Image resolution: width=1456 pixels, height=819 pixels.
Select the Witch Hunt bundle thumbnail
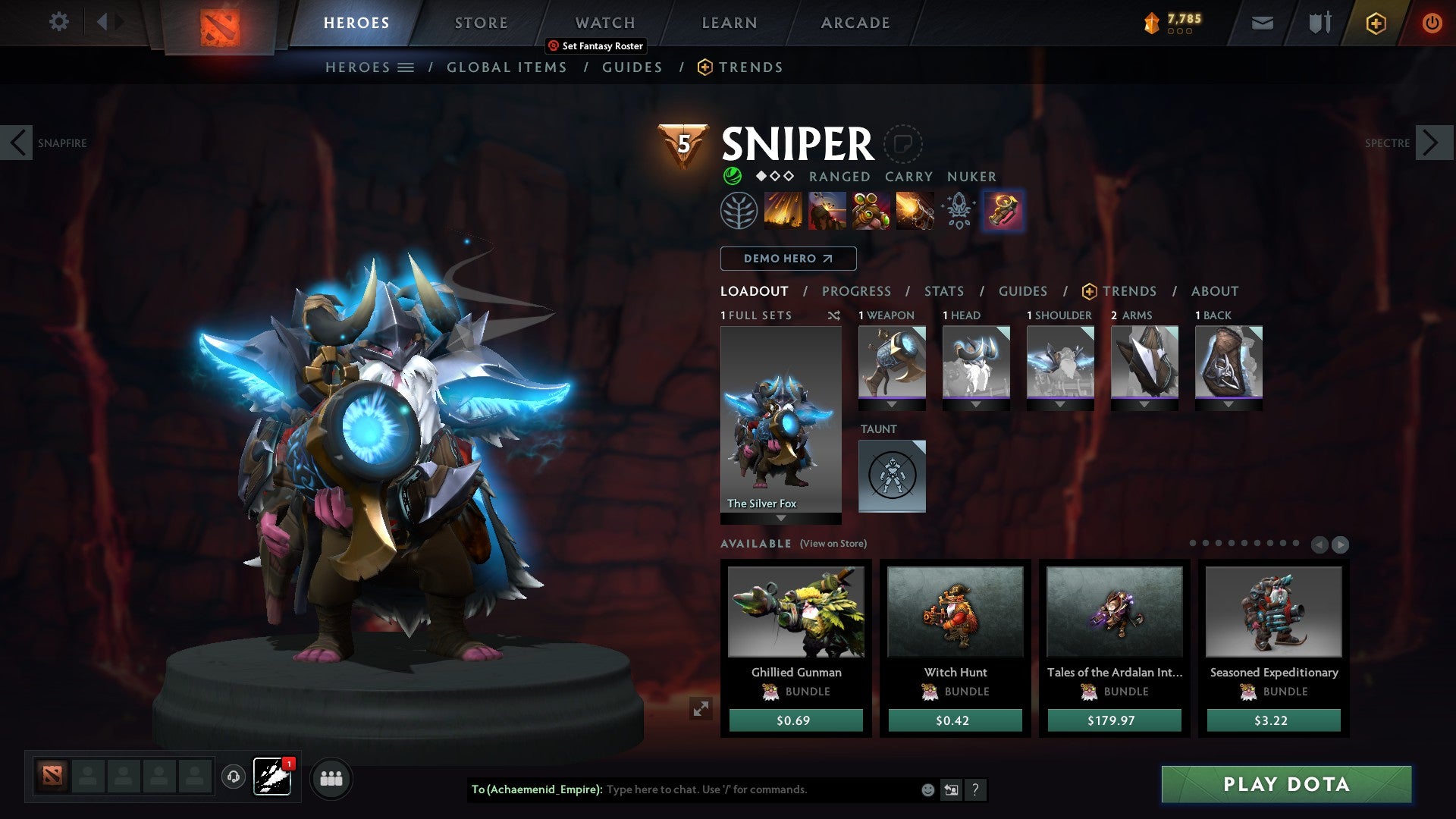click(954, 613)
